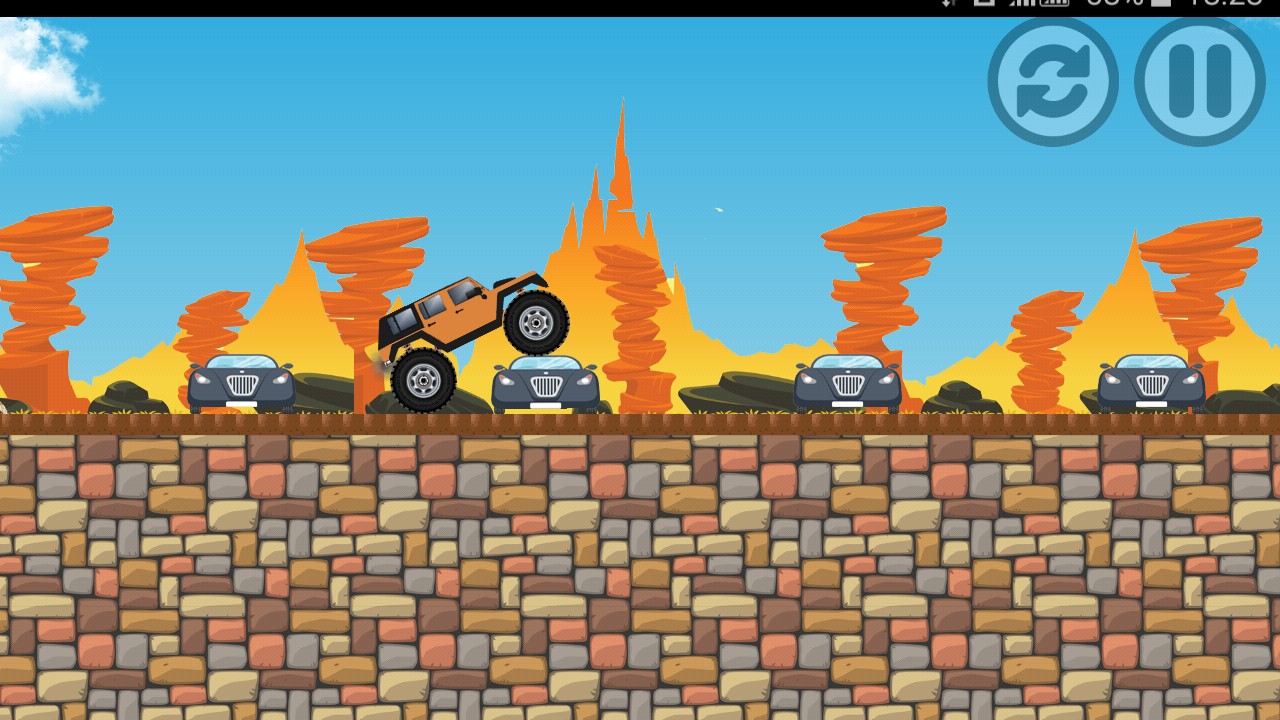Restart the level with the circular arrows button

click(1052, 82)
